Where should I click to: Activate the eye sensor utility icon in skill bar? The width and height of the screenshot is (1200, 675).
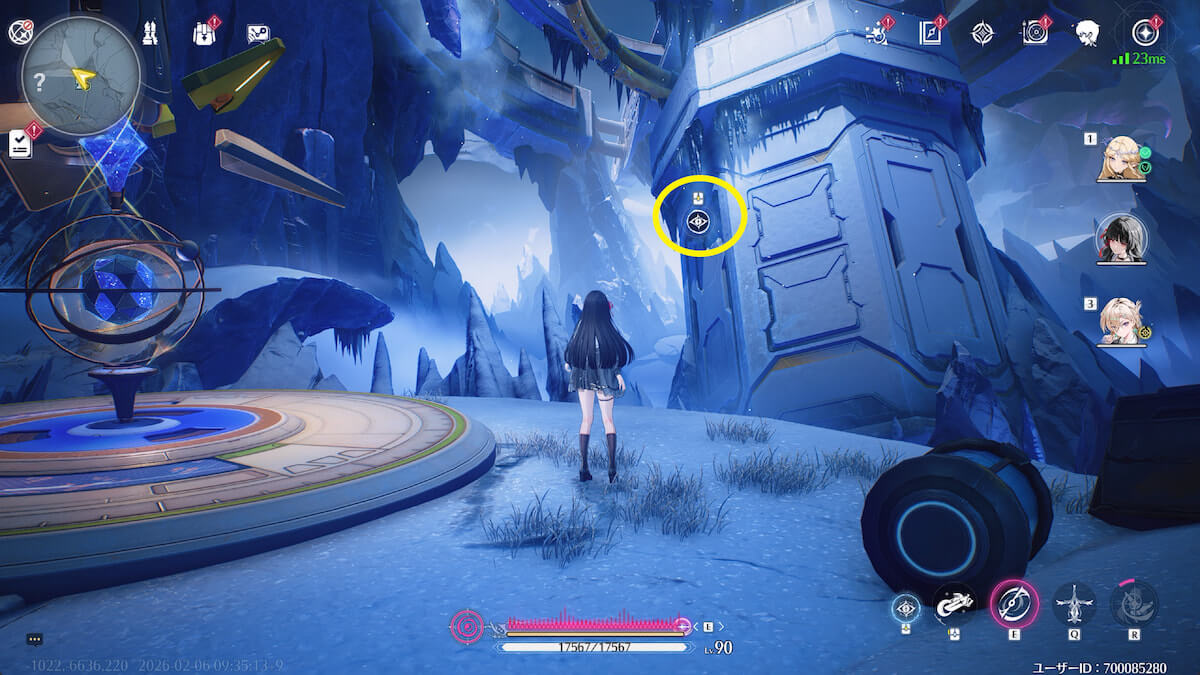(906, 606)
